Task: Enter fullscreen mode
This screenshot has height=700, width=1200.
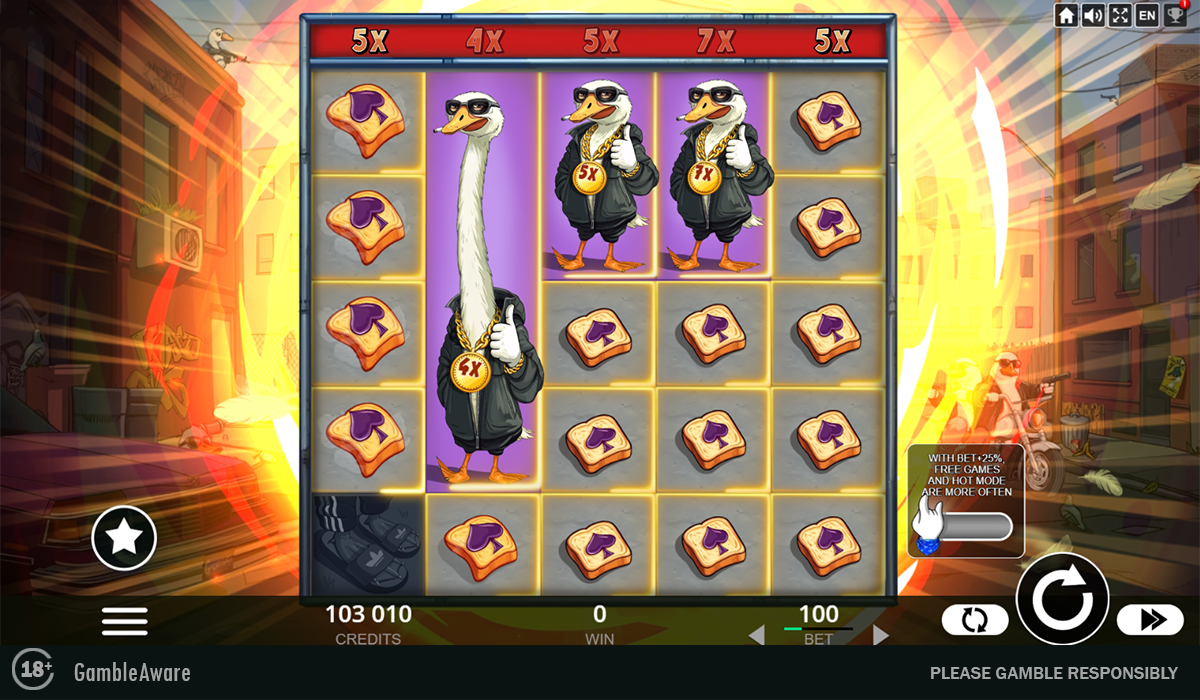Action: coord(1120,15)
